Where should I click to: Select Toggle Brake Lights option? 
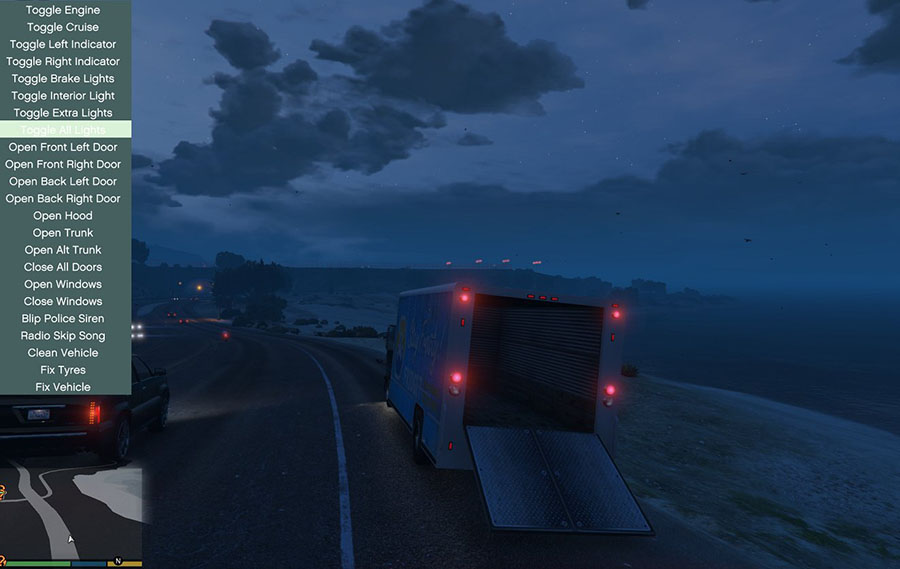(63, 78)
